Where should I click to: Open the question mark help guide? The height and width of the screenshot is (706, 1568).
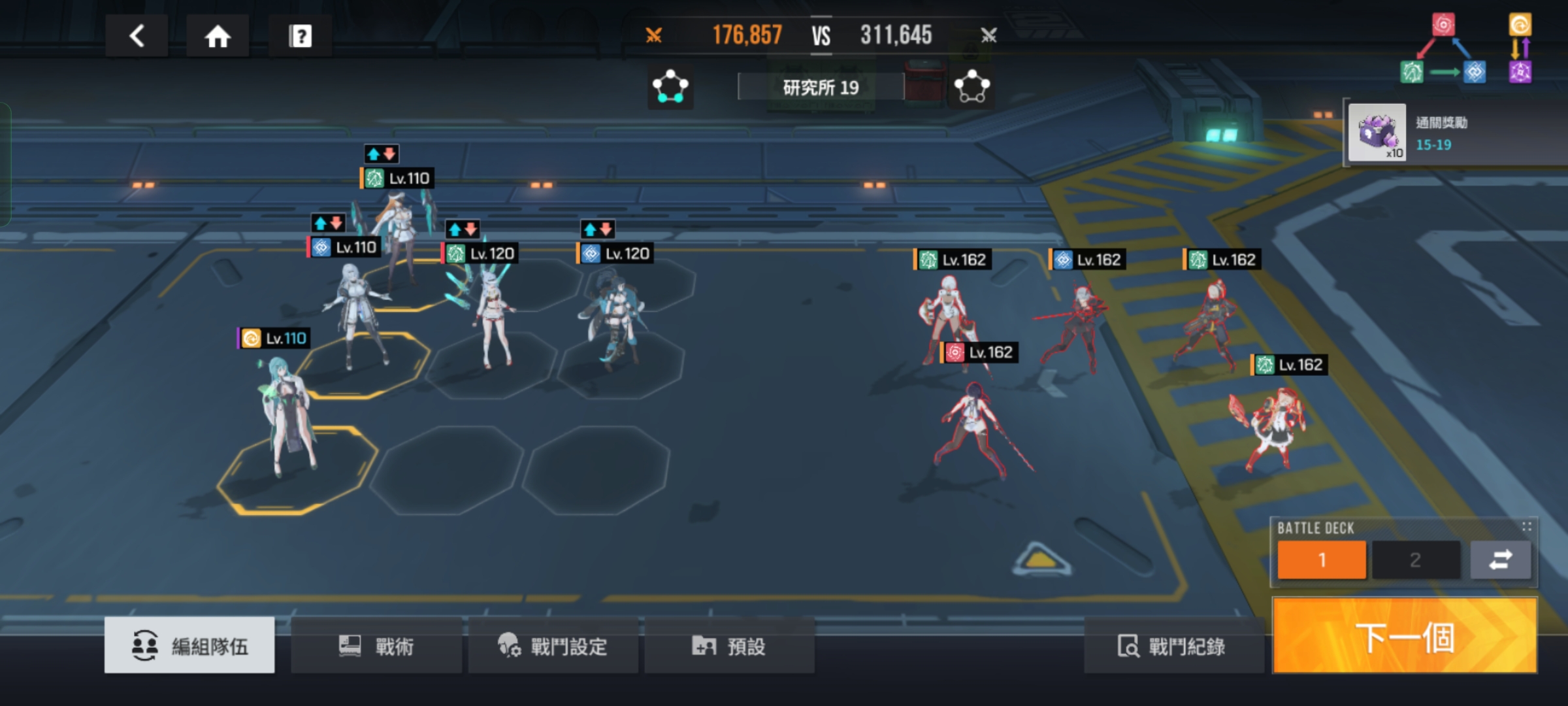click(x=300, y=36)
